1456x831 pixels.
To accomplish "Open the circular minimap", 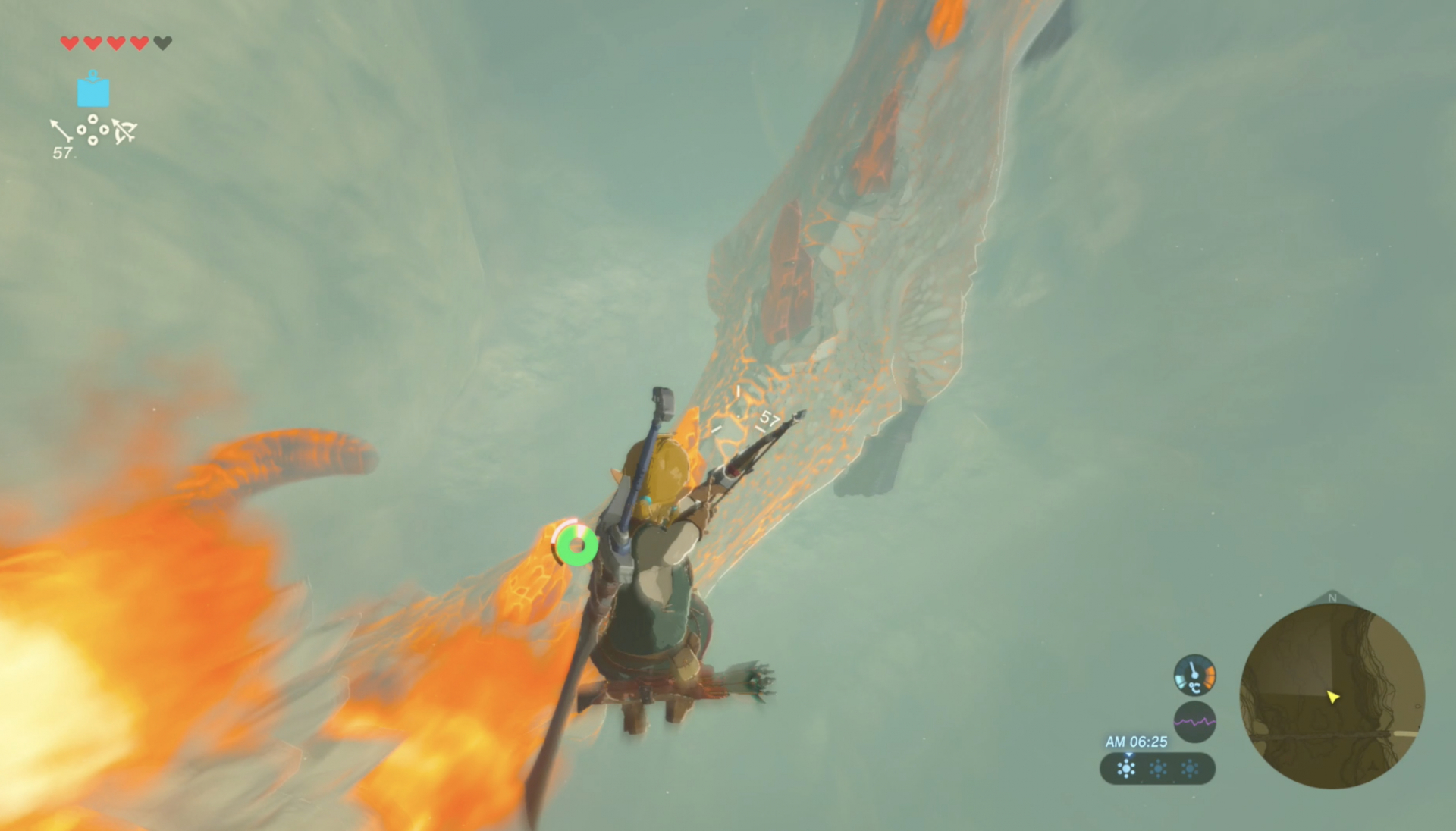I will (1332, 696).
